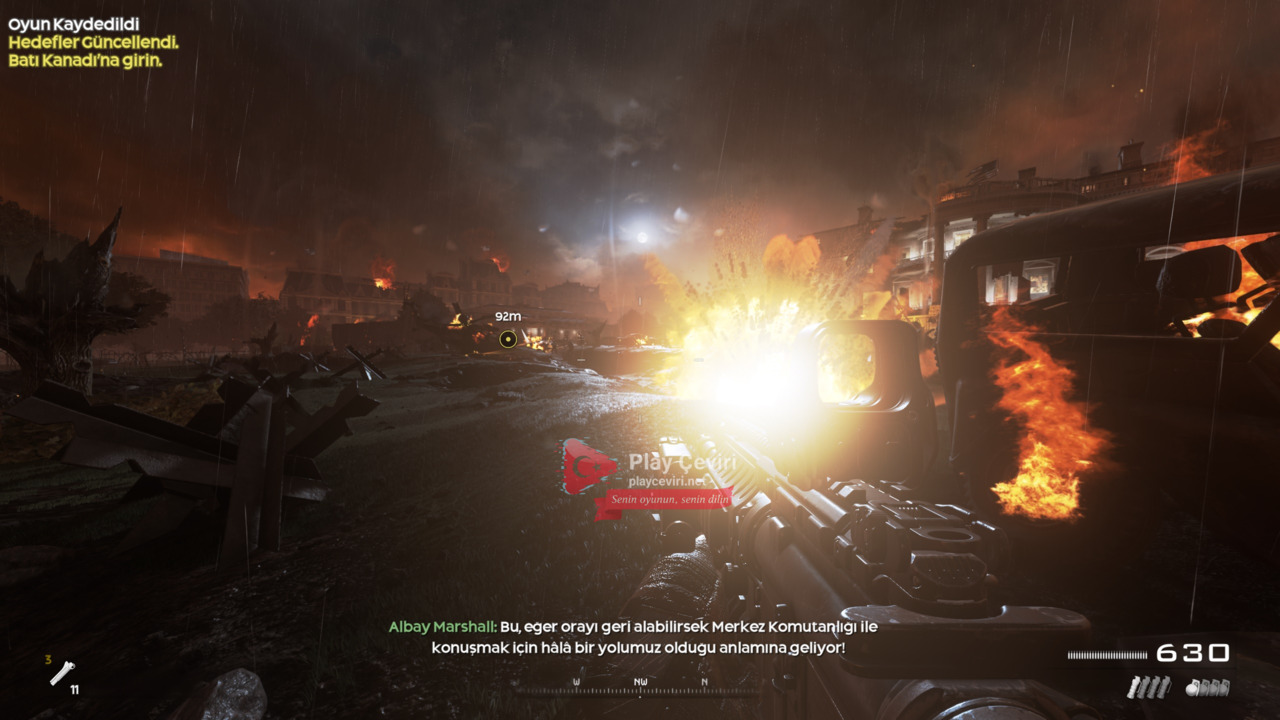Select the flashbang grenade icons
The width and height of the screenshot is (1280, 720).
1148,687
